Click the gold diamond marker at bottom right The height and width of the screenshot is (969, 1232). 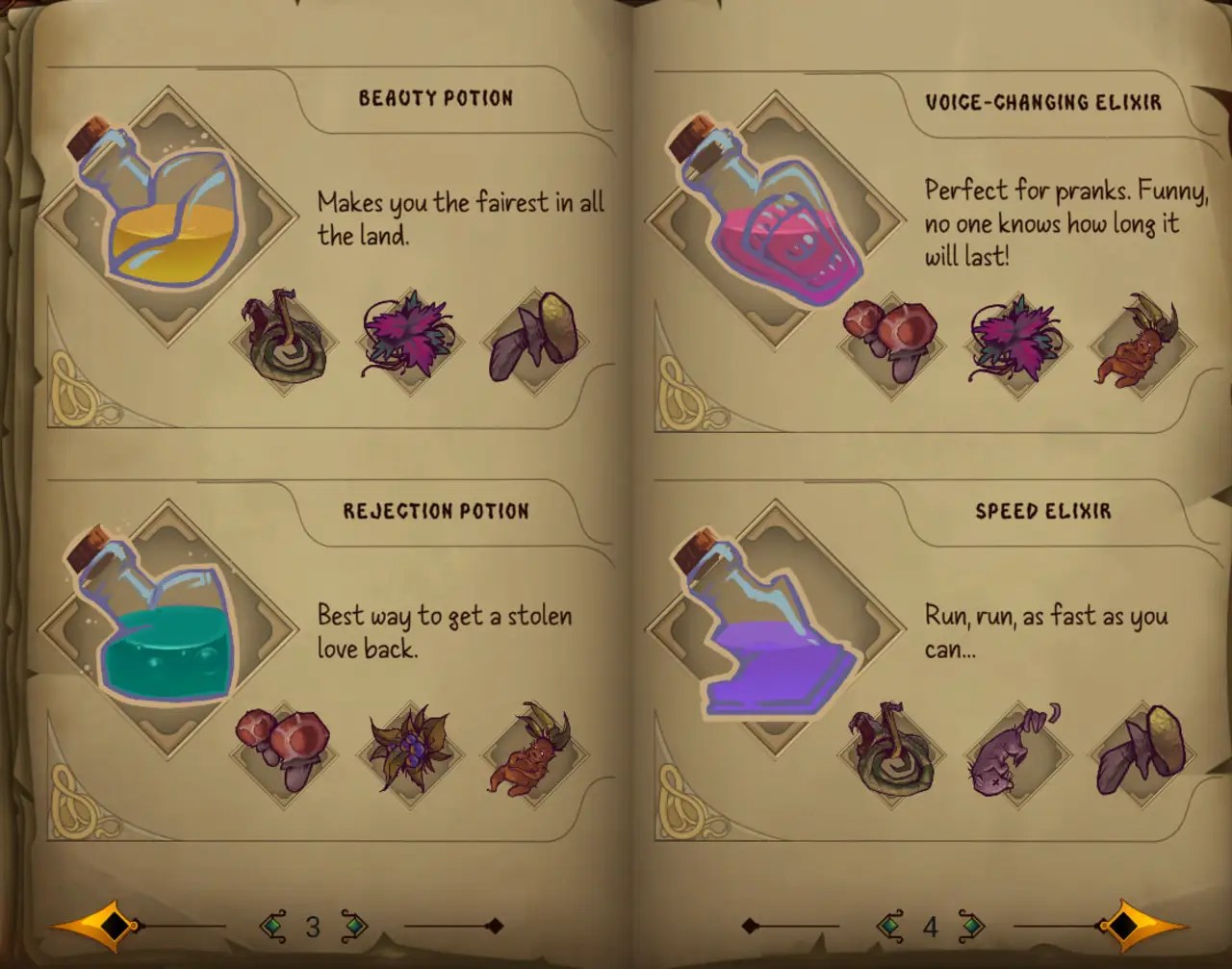(x=1124, y=927)
